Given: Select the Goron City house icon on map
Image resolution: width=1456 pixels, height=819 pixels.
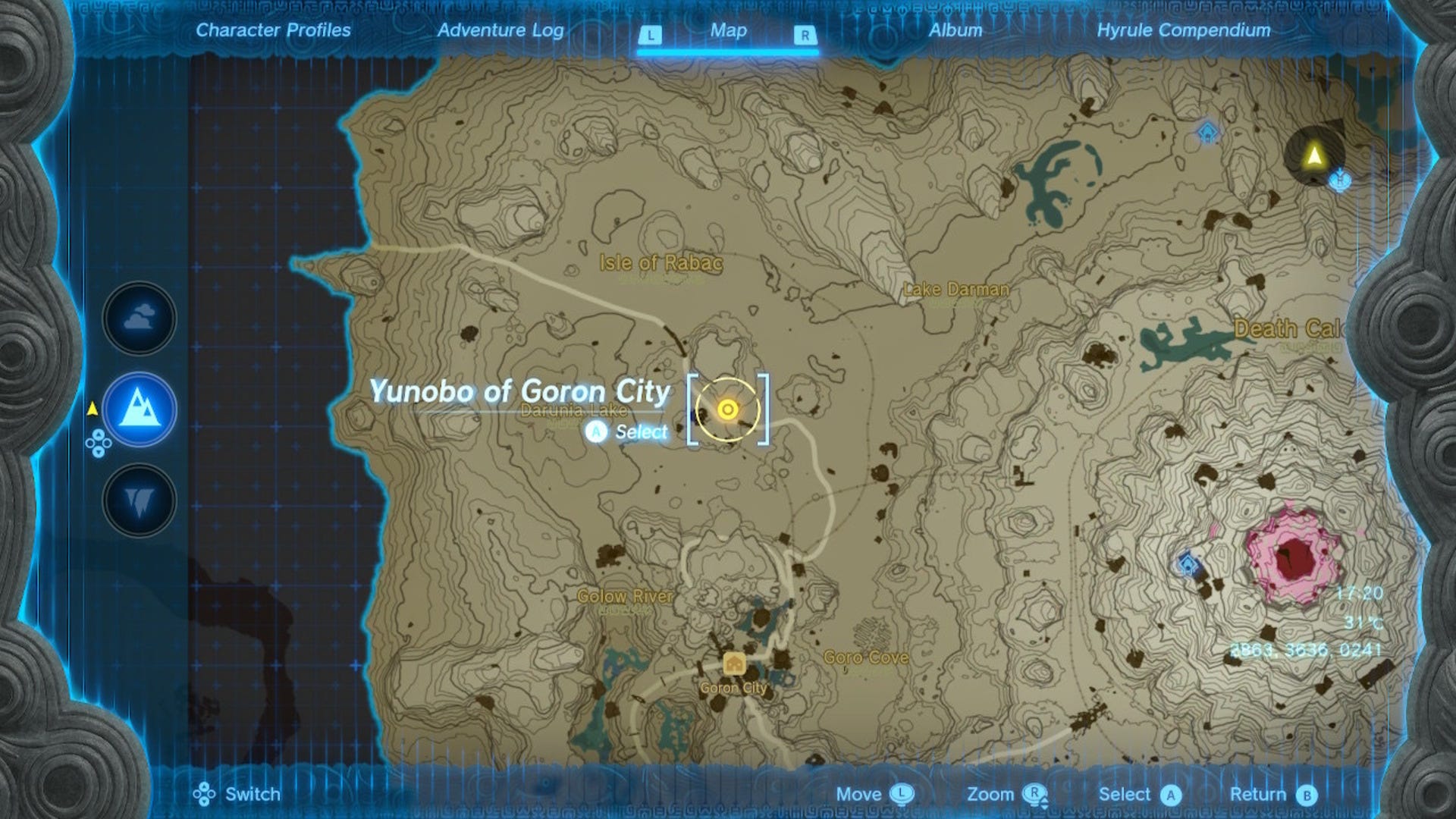Looking at the screenshot, I should point(733,661).
